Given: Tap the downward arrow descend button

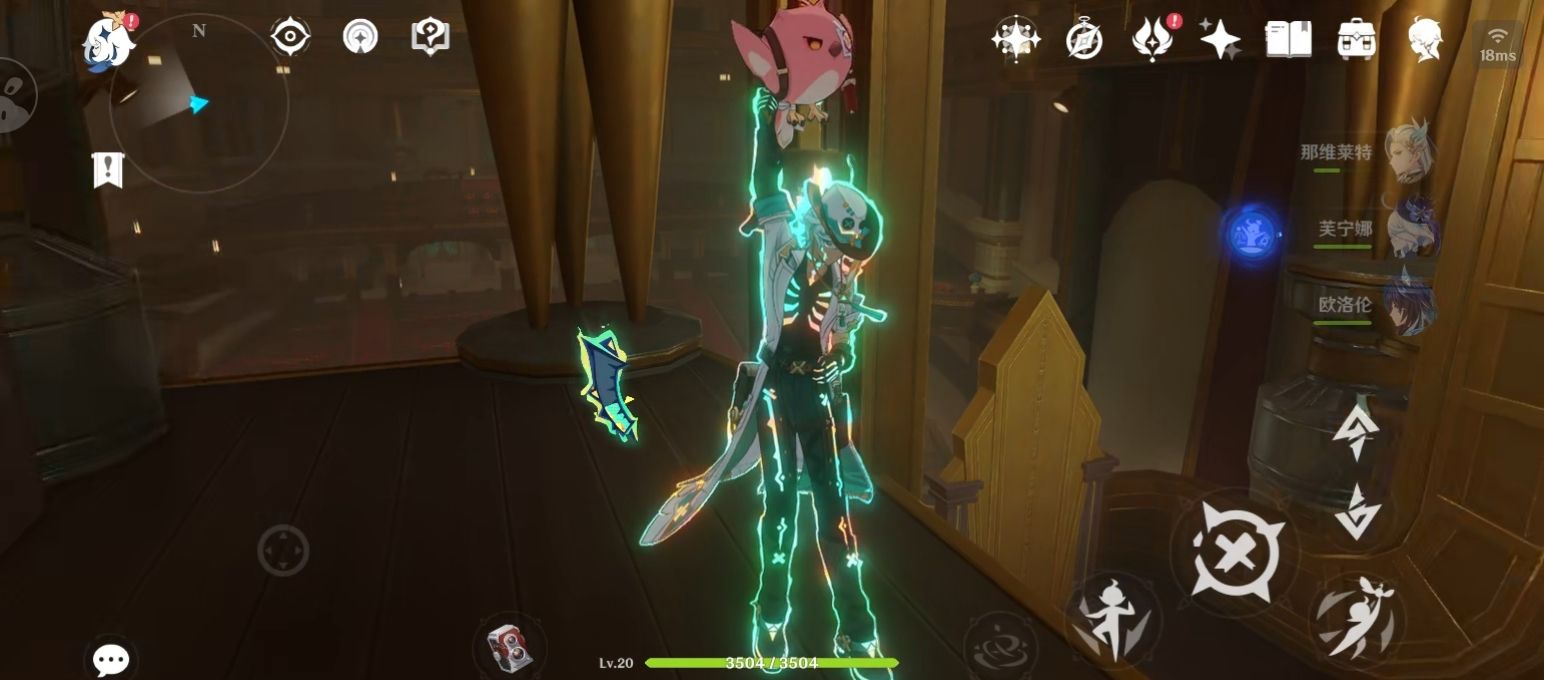Looking at the screenshot, I should pyautogui.click(x=1356, y=511).
